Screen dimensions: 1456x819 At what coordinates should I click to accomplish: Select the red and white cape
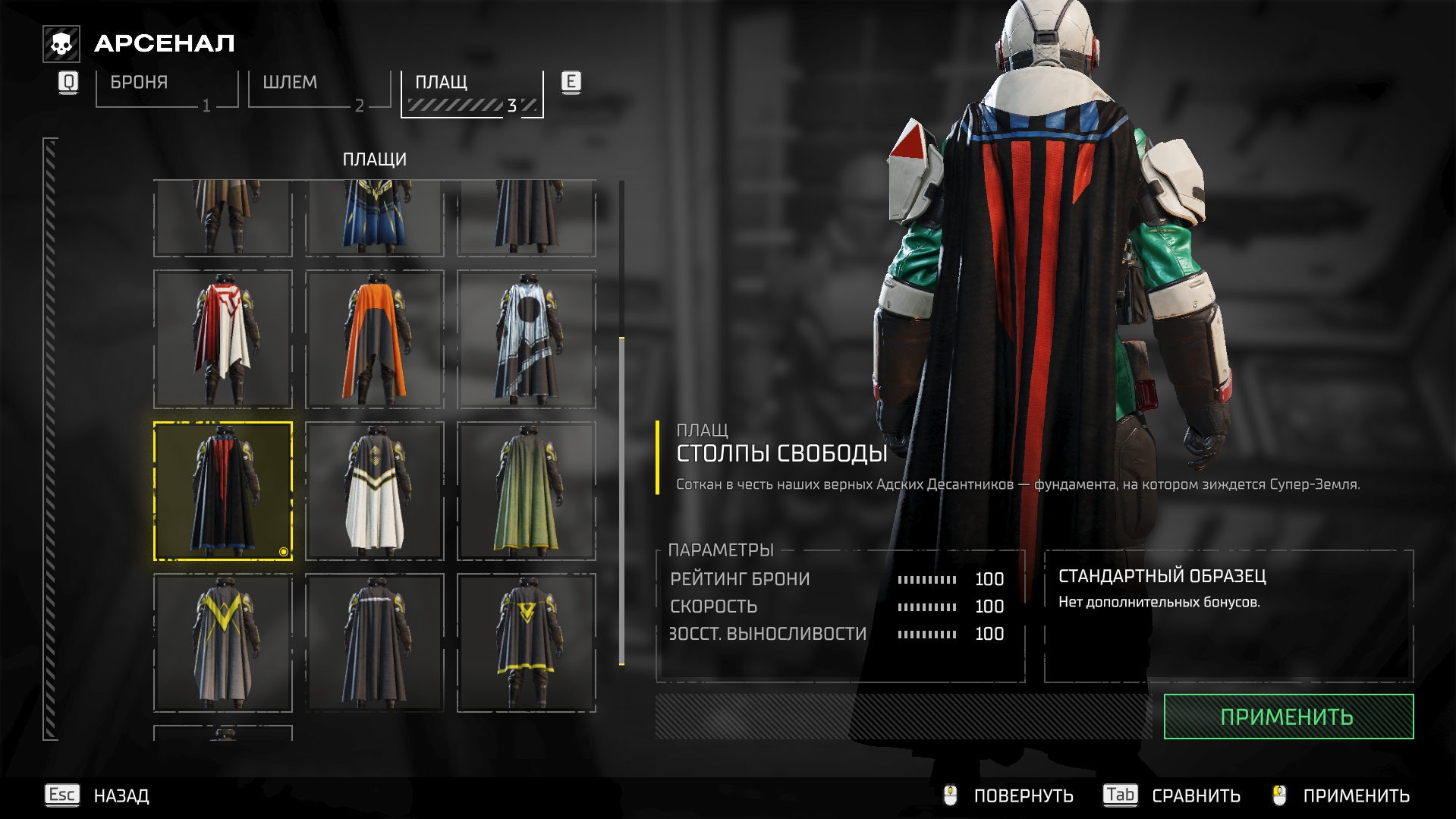point(223,339)
